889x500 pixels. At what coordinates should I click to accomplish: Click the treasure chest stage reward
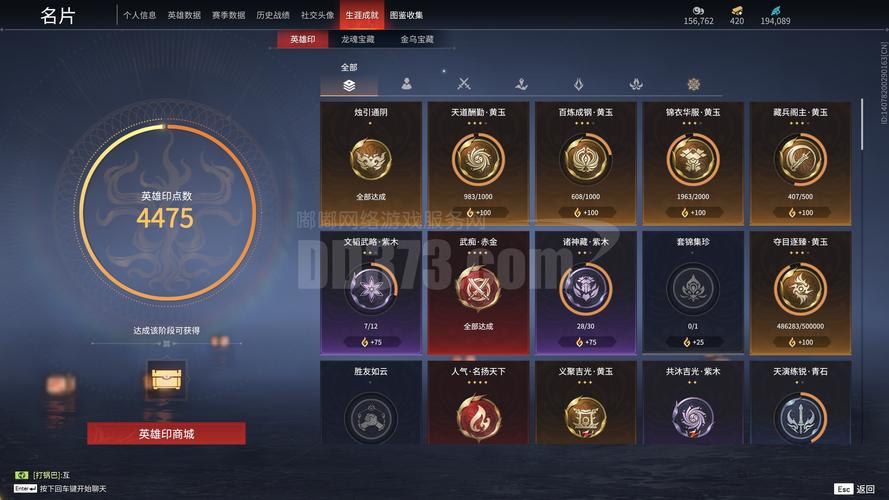click(165, 379)
